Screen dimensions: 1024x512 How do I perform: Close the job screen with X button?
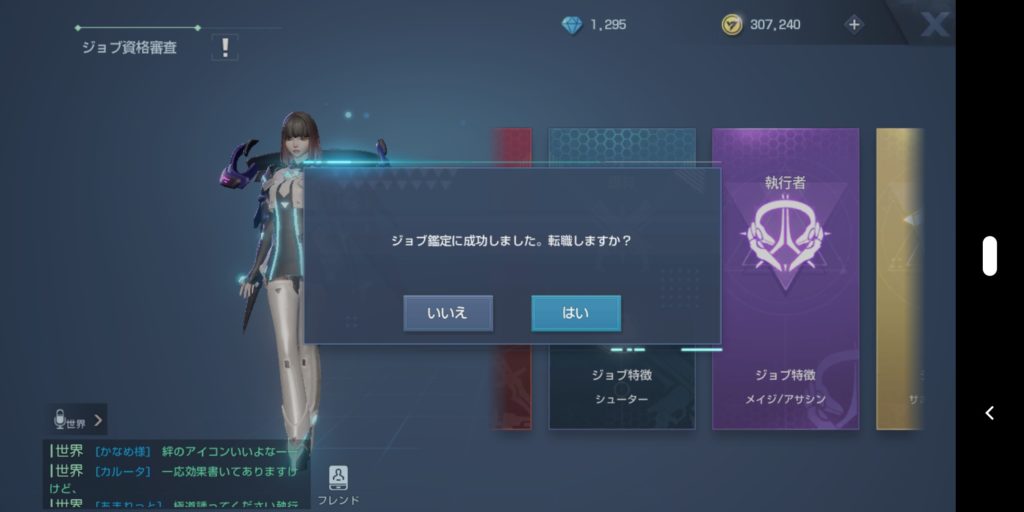[933, 25]
